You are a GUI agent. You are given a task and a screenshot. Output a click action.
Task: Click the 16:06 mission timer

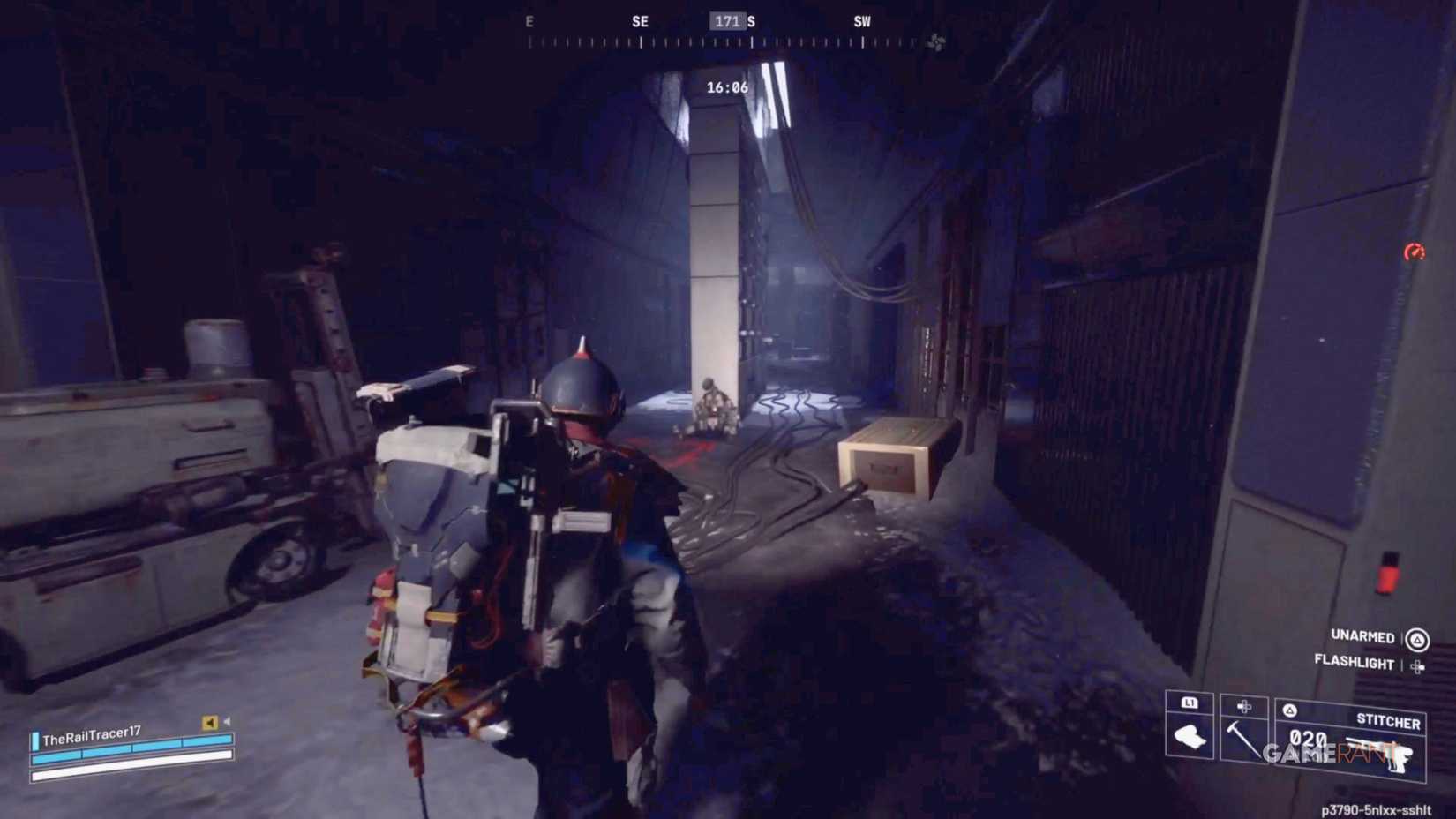coord(725,88)
